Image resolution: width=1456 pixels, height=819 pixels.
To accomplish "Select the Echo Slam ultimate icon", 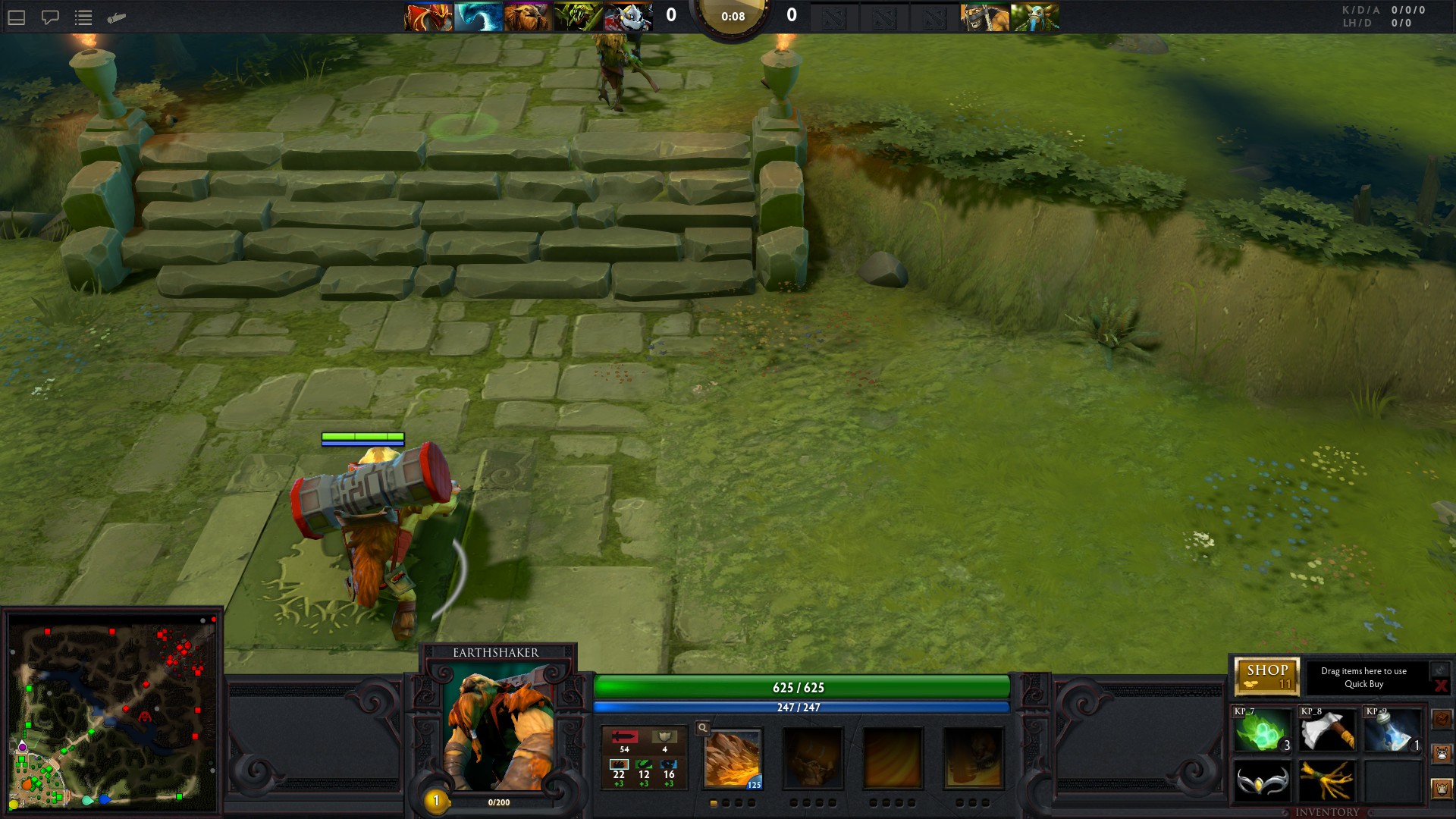I will click(973, 758).
